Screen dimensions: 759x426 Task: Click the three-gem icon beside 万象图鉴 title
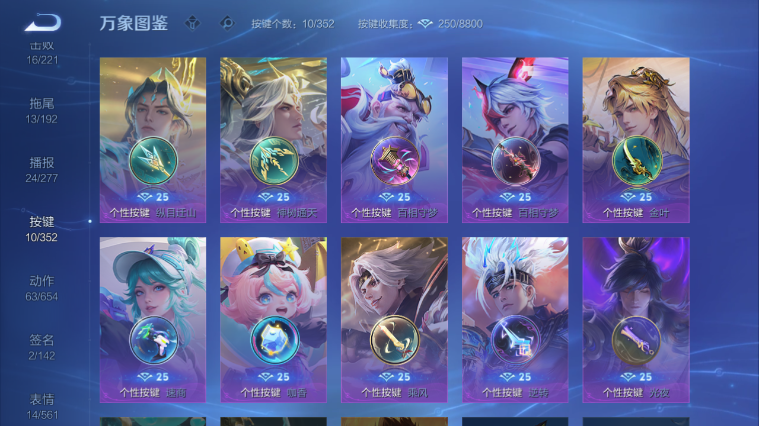click(x=194, y=23)
